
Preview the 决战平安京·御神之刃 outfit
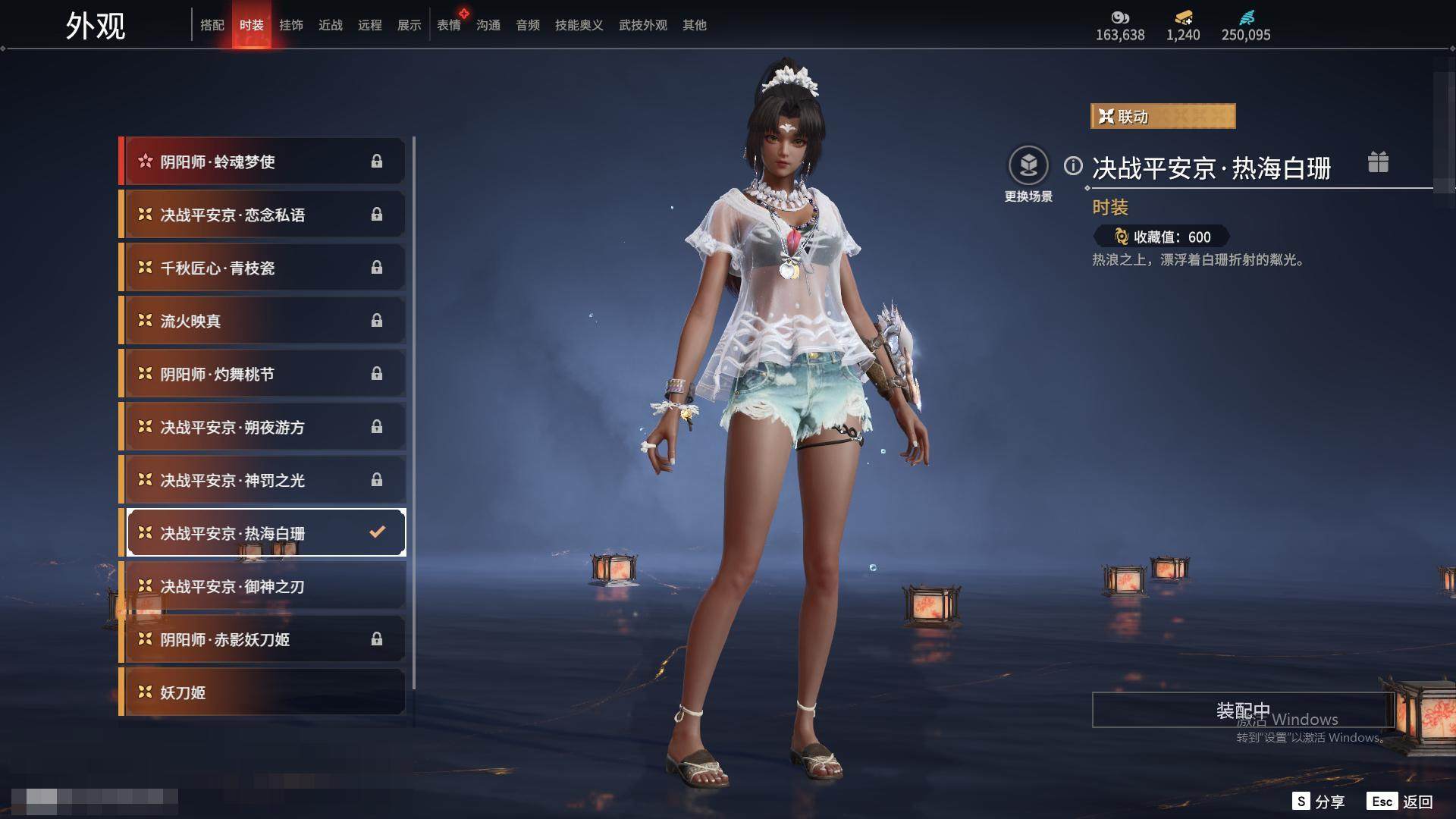(x=262, y=586)
